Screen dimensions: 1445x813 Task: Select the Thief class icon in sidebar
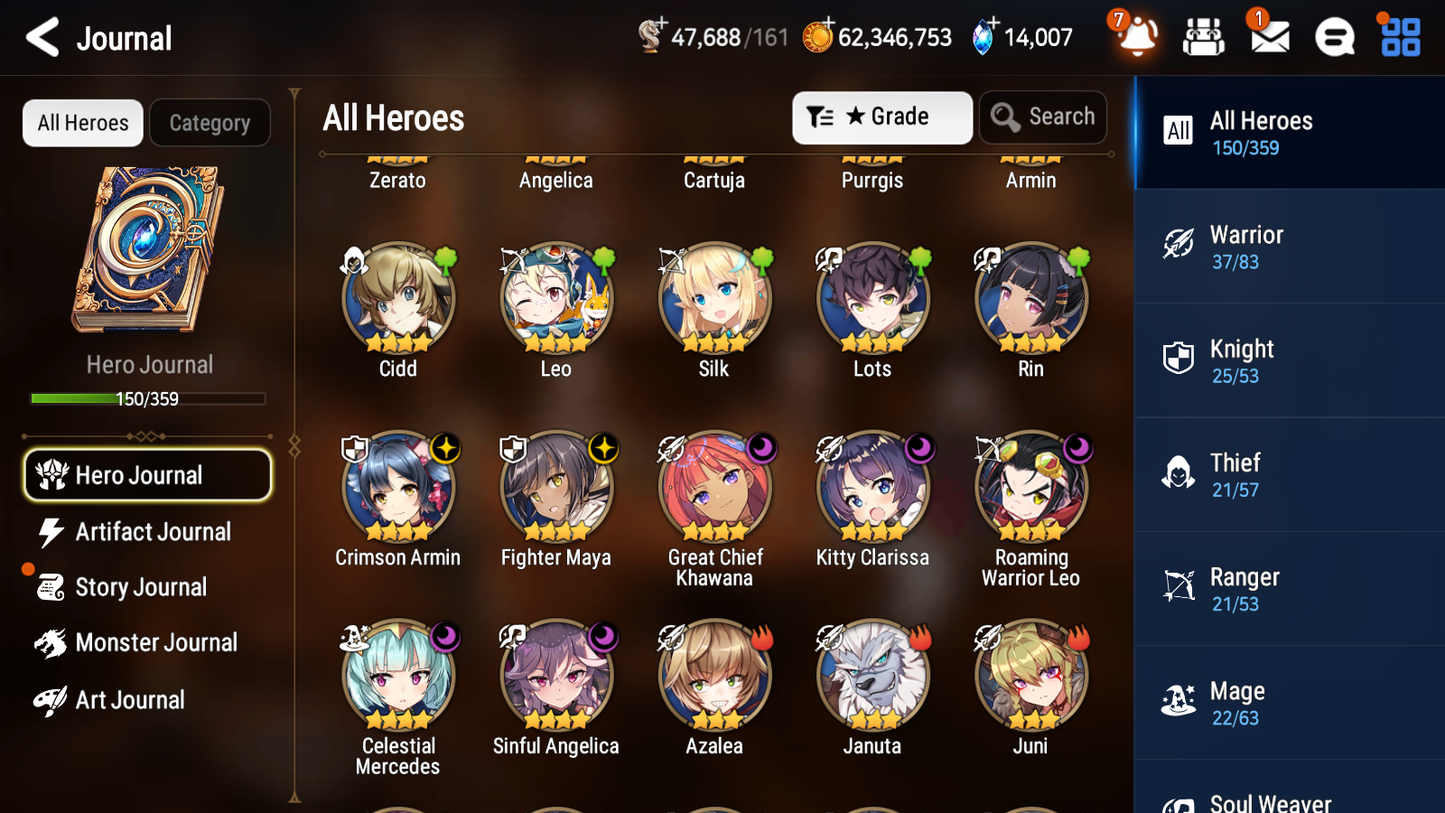[x=1178, y=474]
